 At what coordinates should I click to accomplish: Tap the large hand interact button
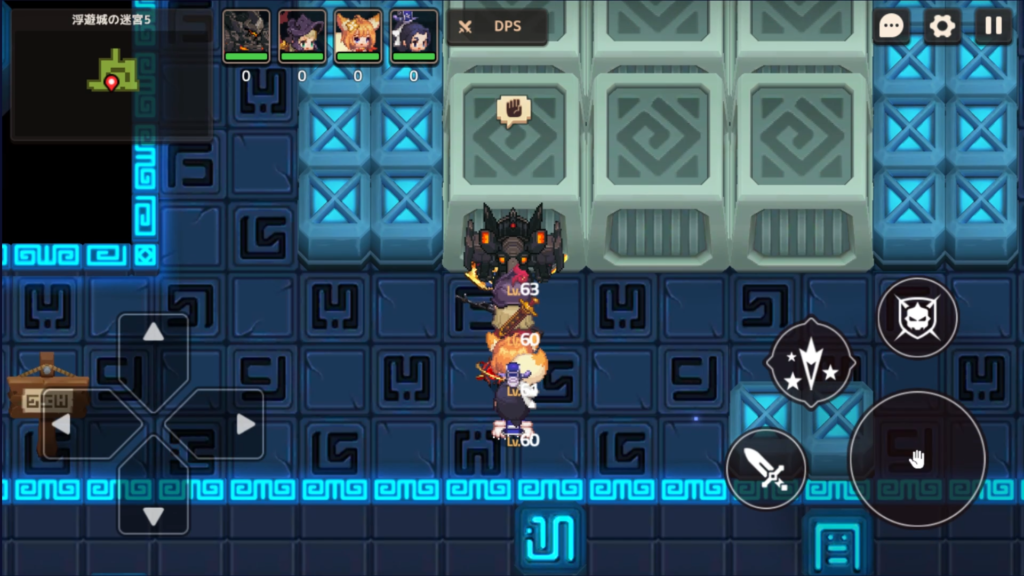point(916,459)
